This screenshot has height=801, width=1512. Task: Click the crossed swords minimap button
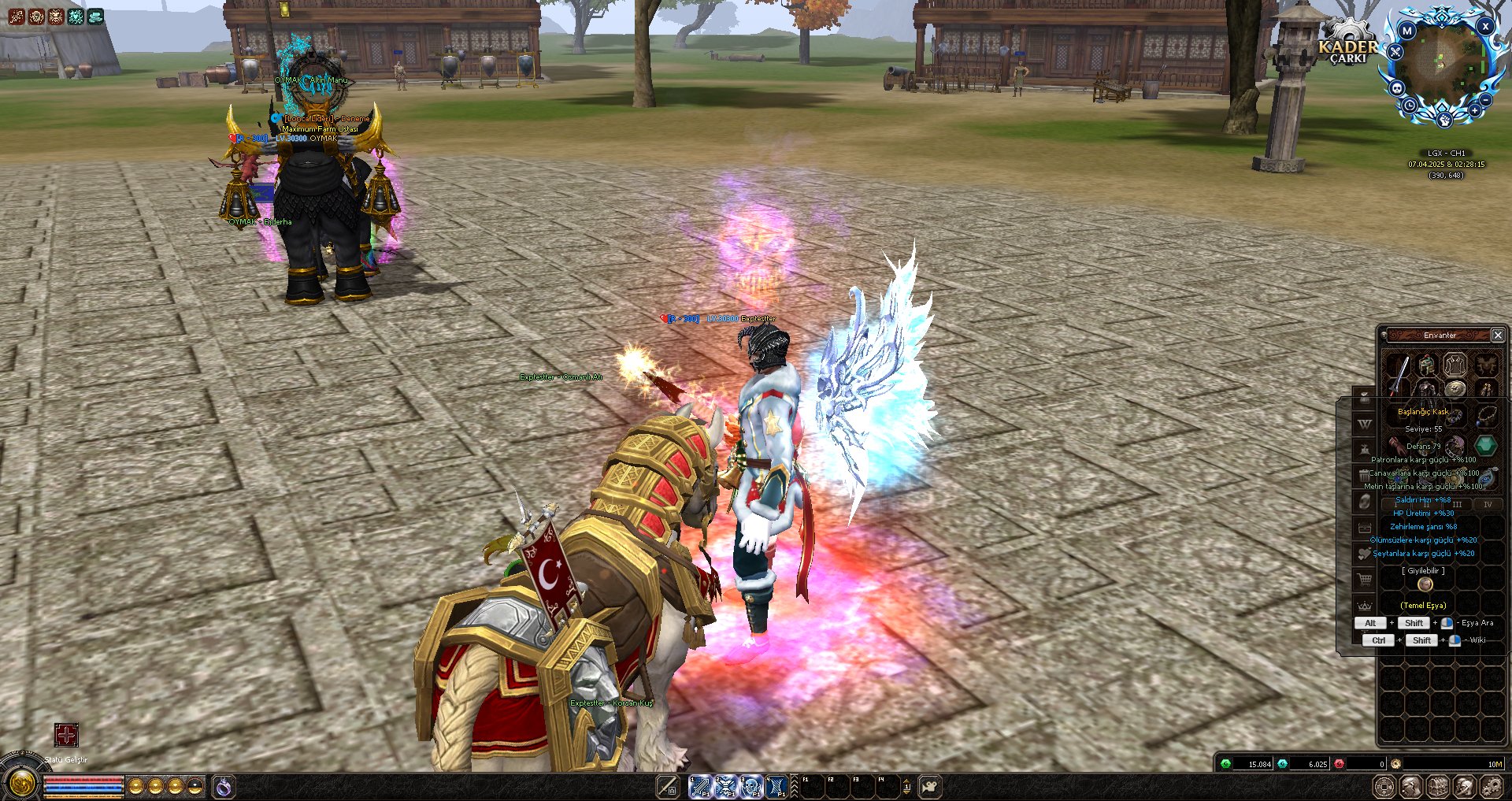(x=1395, y=52)
